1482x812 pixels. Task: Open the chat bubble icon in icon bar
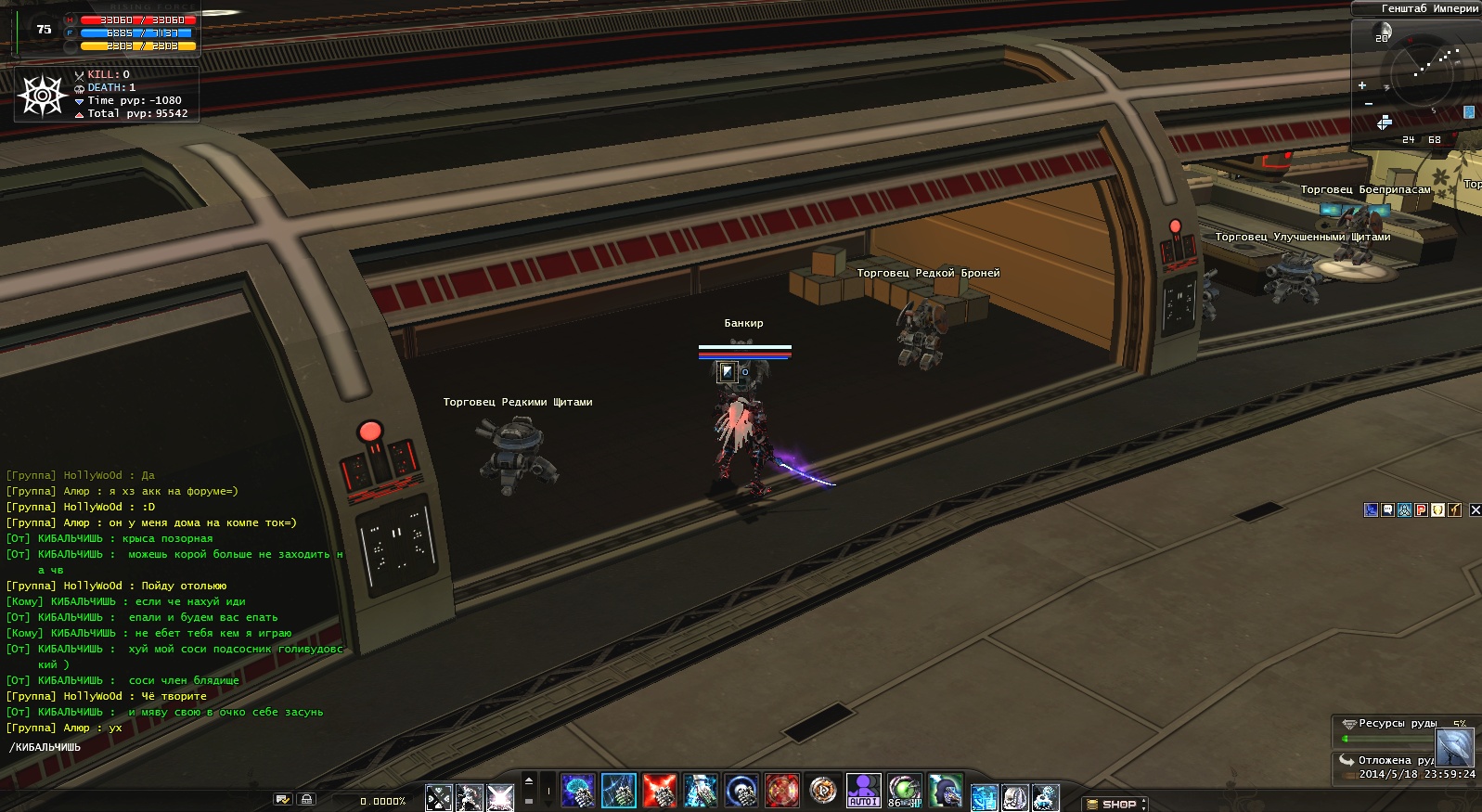click(1387, 509)
